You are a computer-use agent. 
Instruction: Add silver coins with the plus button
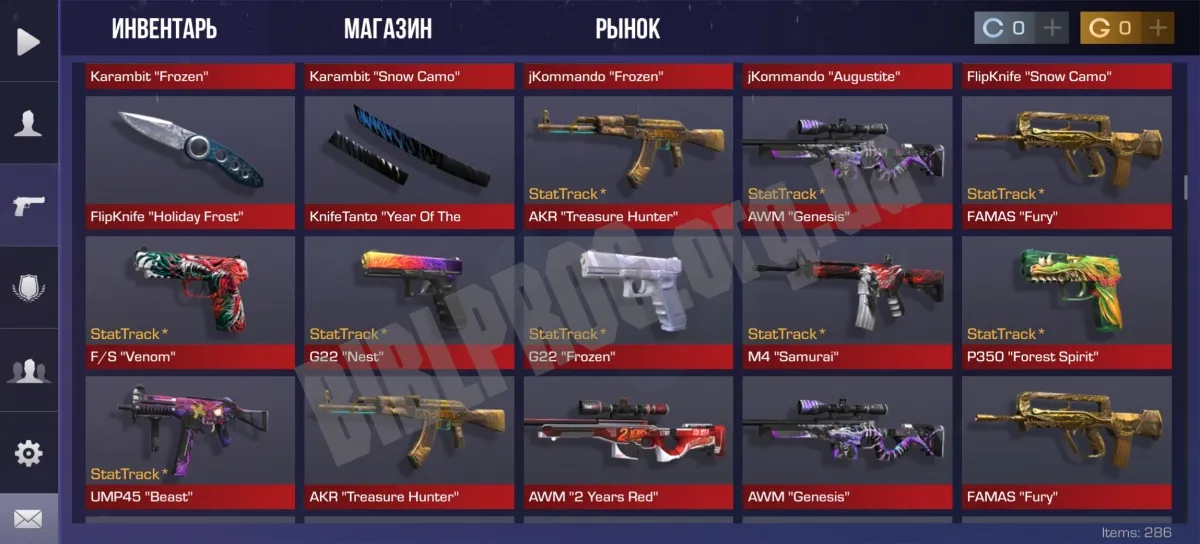[1051, 28]
